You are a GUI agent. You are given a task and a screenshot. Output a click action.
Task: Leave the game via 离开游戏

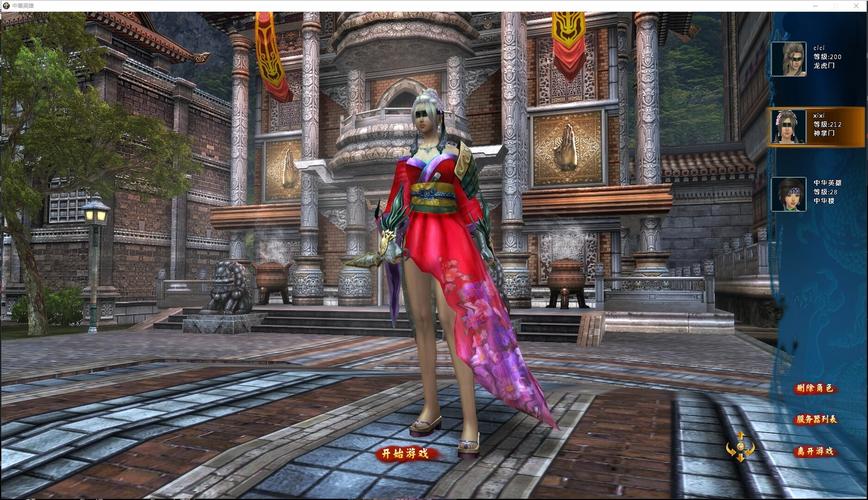click(816, 451)
